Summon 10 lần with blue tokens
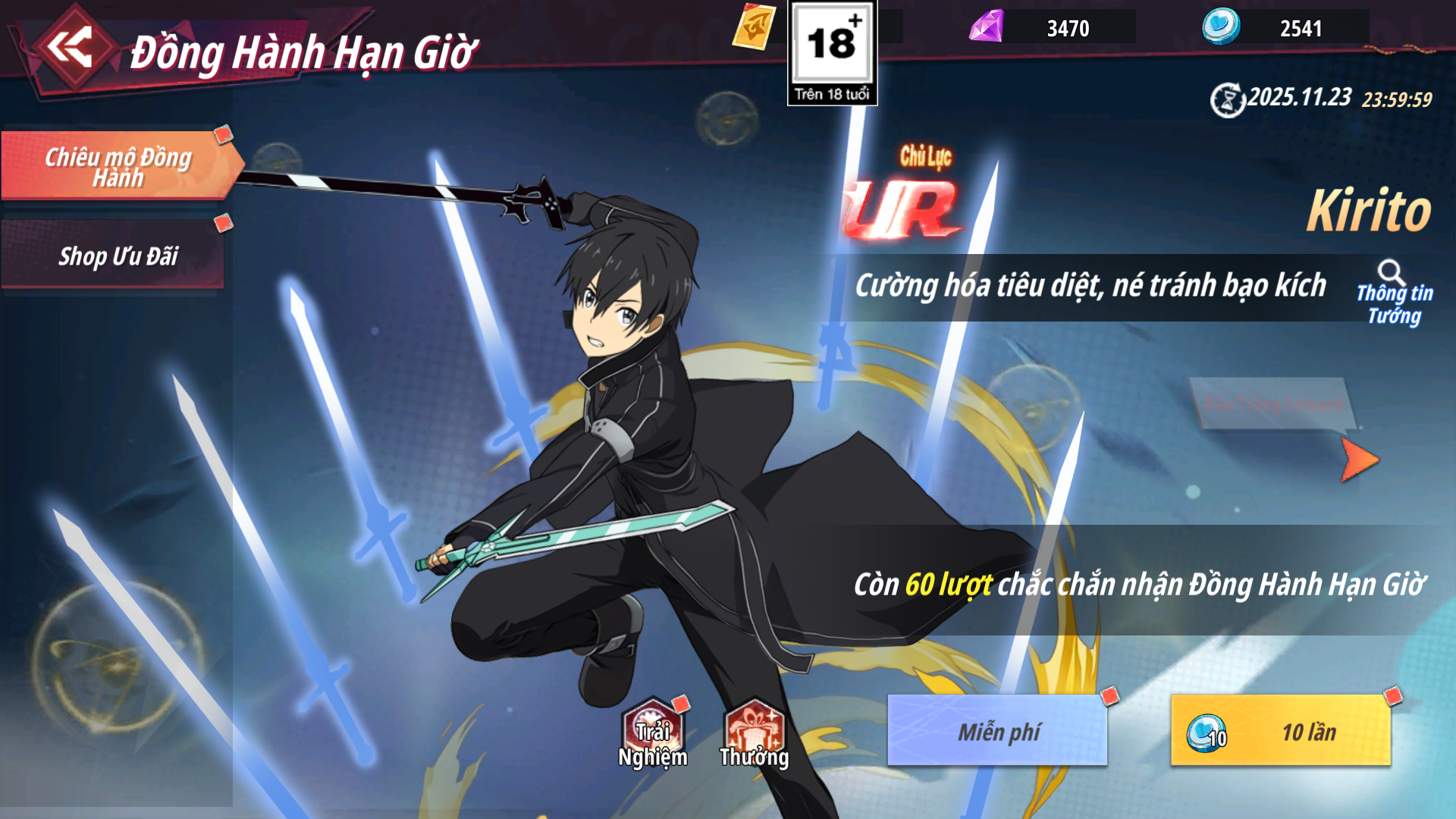This screenshot has width=1456, height=819. (1280, 730)
